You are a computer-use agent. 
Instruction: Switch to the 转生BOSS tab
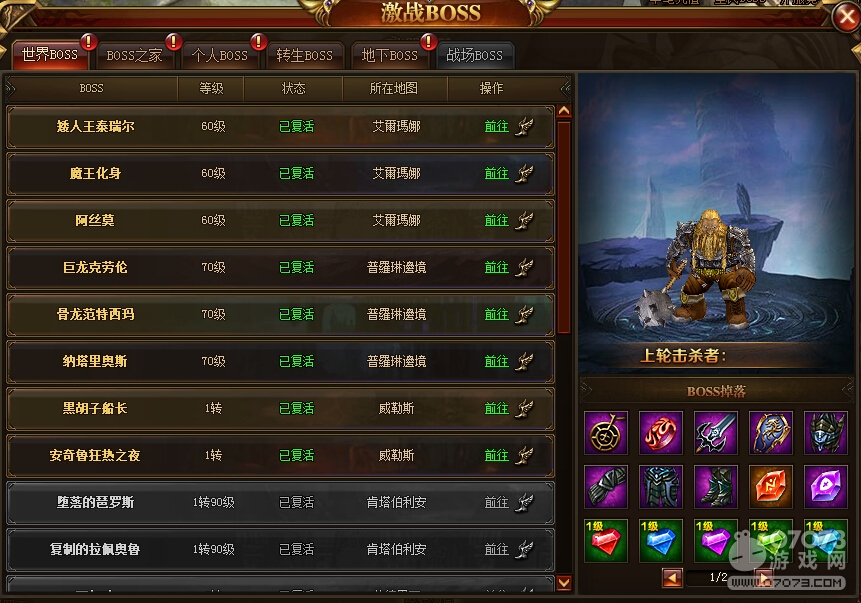304,56
